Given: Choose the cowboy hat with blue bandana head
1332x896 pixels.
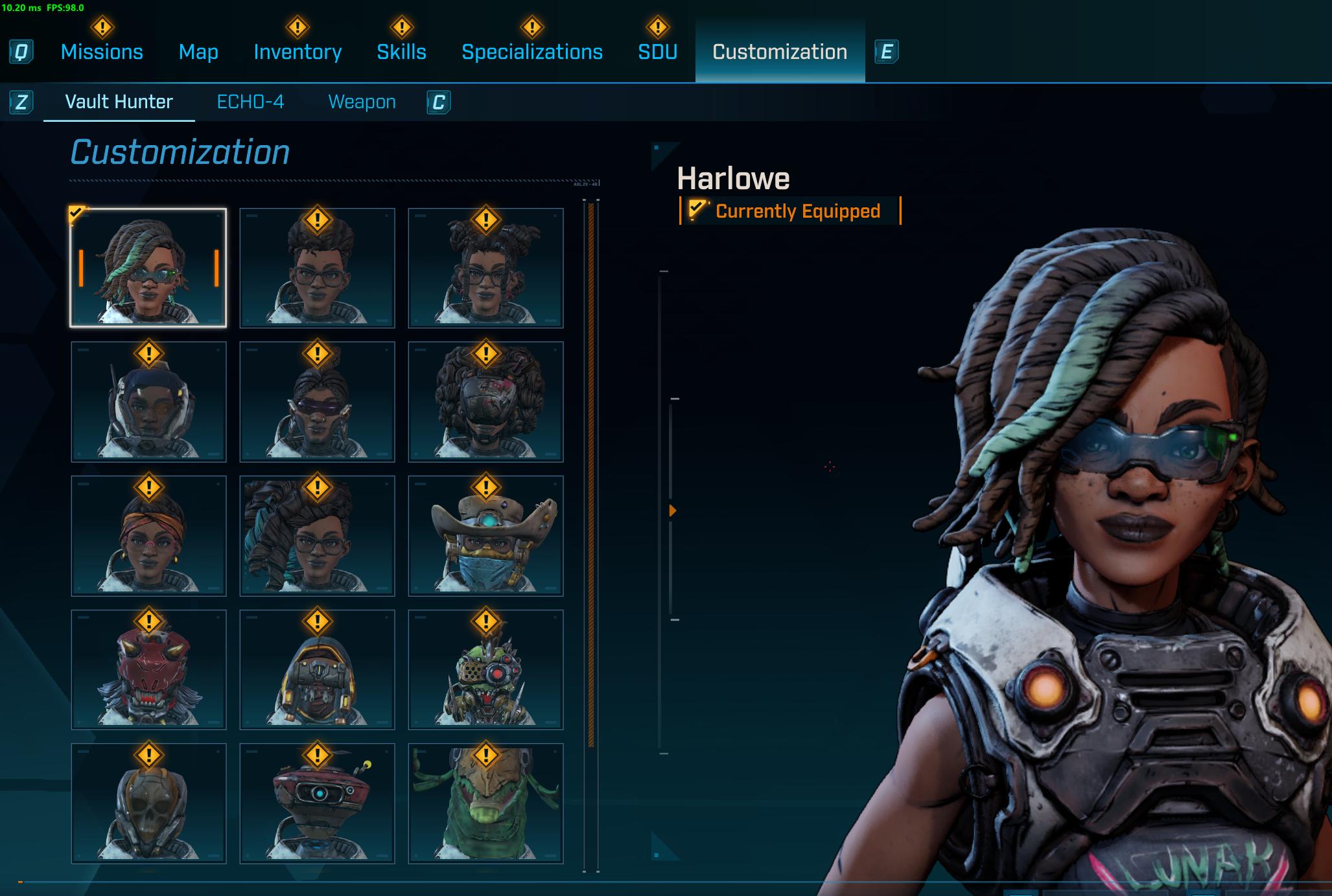Looking at the screenshot, I should [x=485, y=536].
